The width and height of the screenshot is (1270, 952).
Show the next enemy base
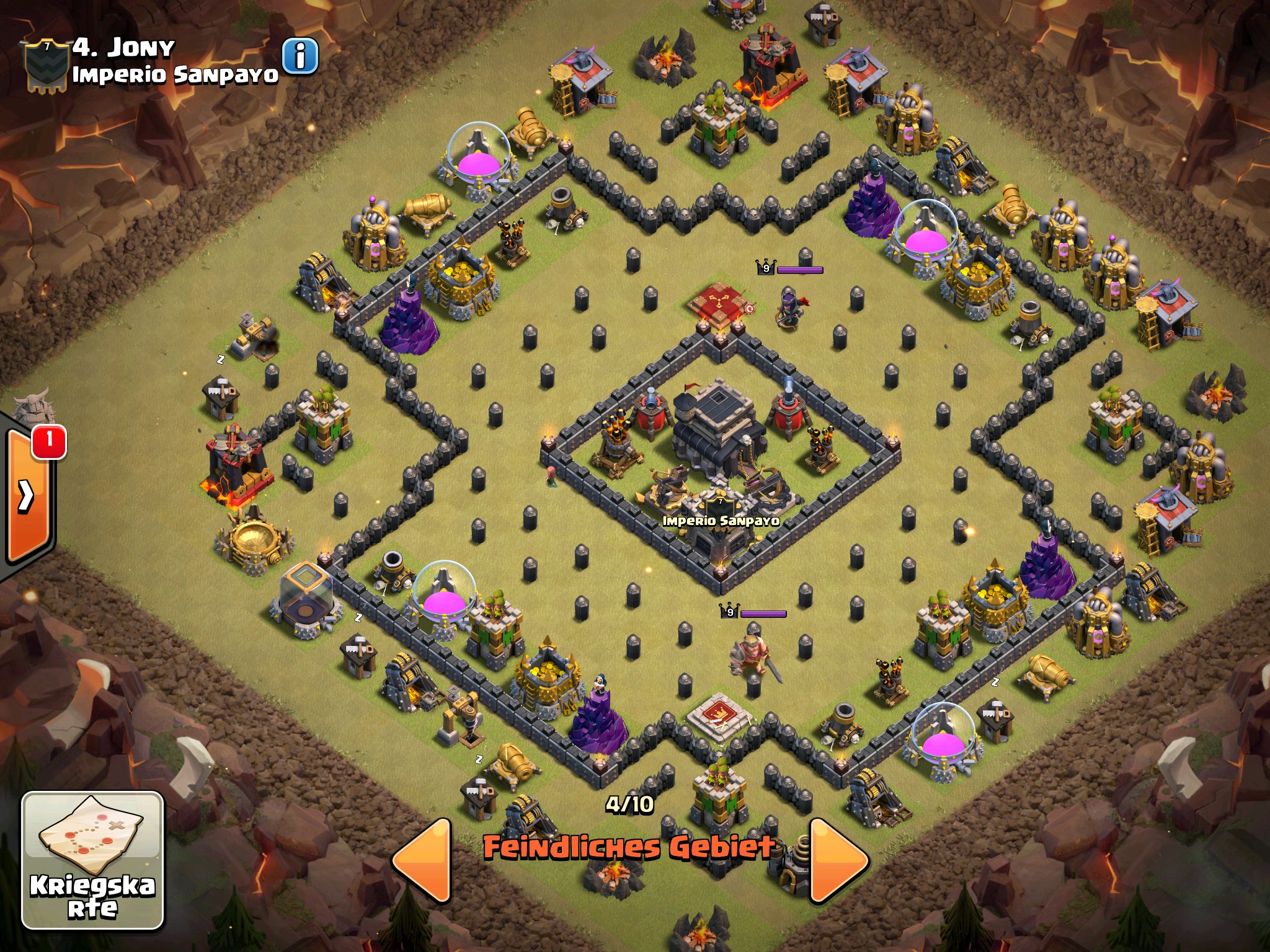(x=840, y=860)
